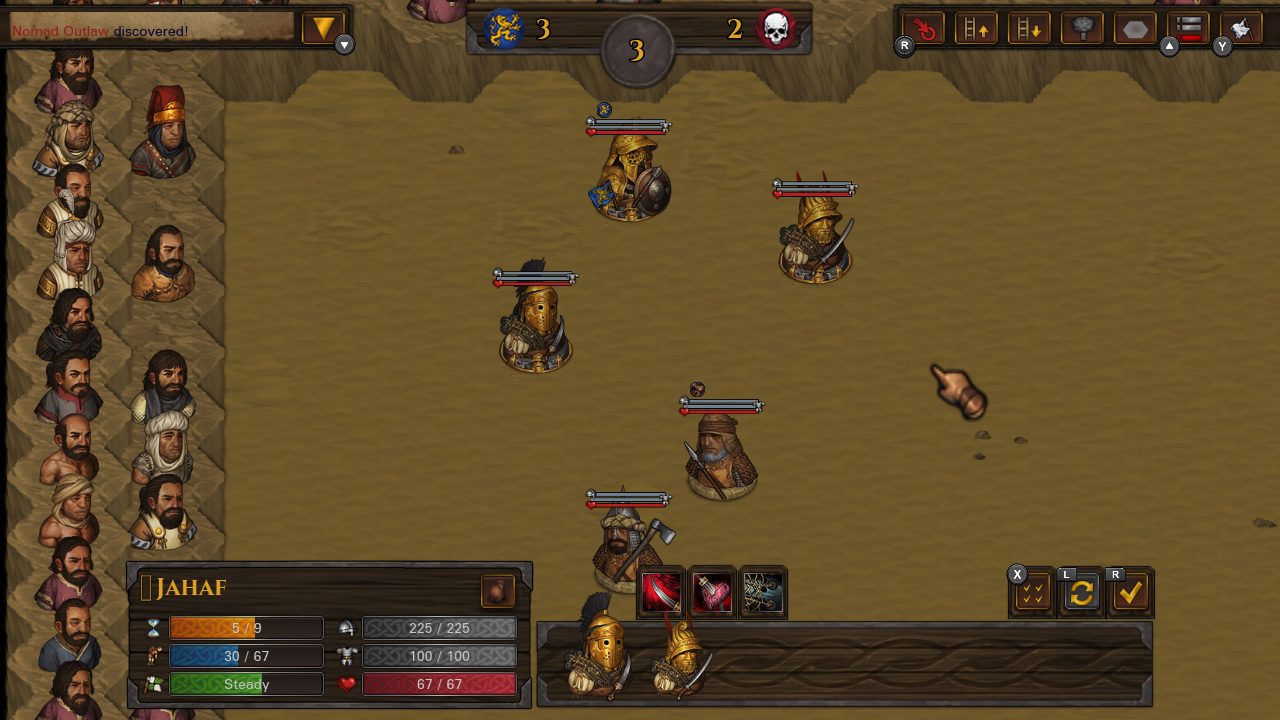Select the ladder-up elevation icon
The width and height of the screenshot is (1280, 720).
tap(976, 28)
